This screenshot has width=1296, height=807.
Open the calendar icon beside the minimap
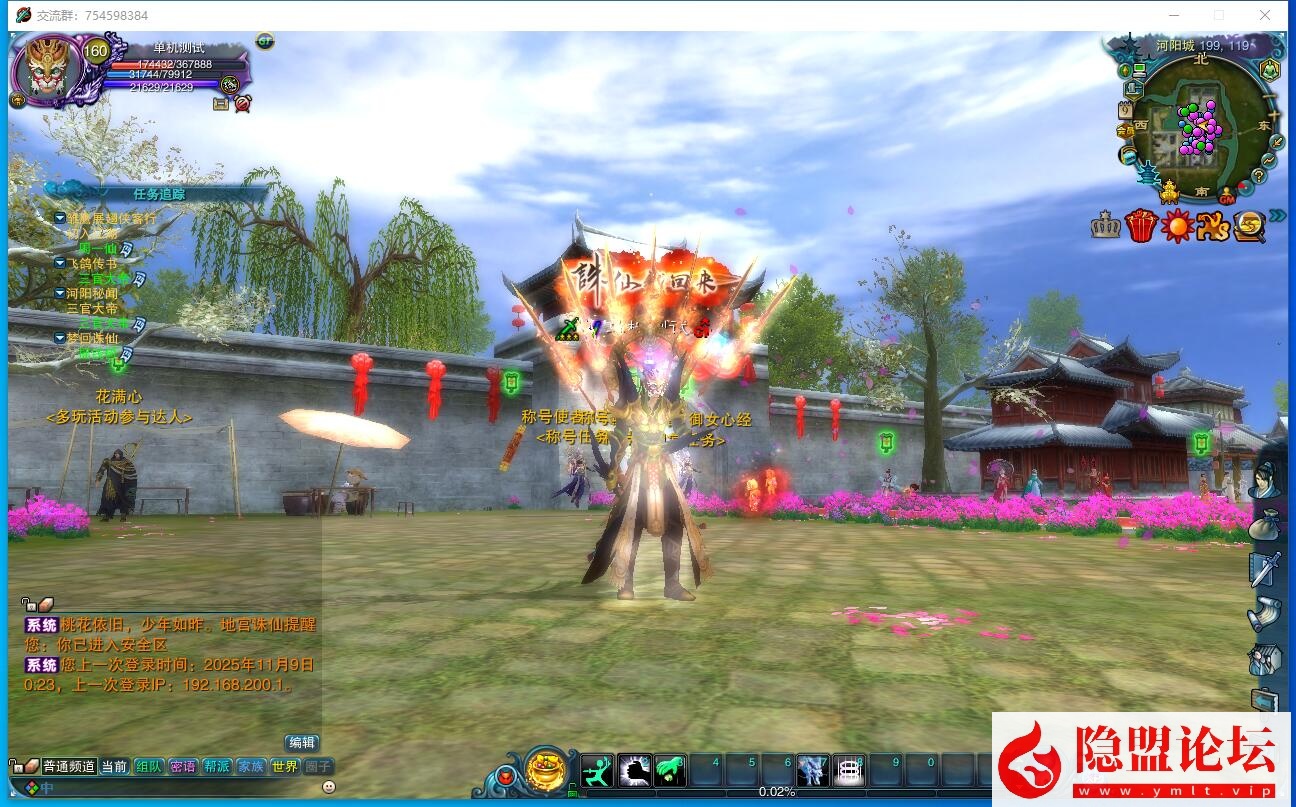pyautogui.click(x=1125, y=111)
